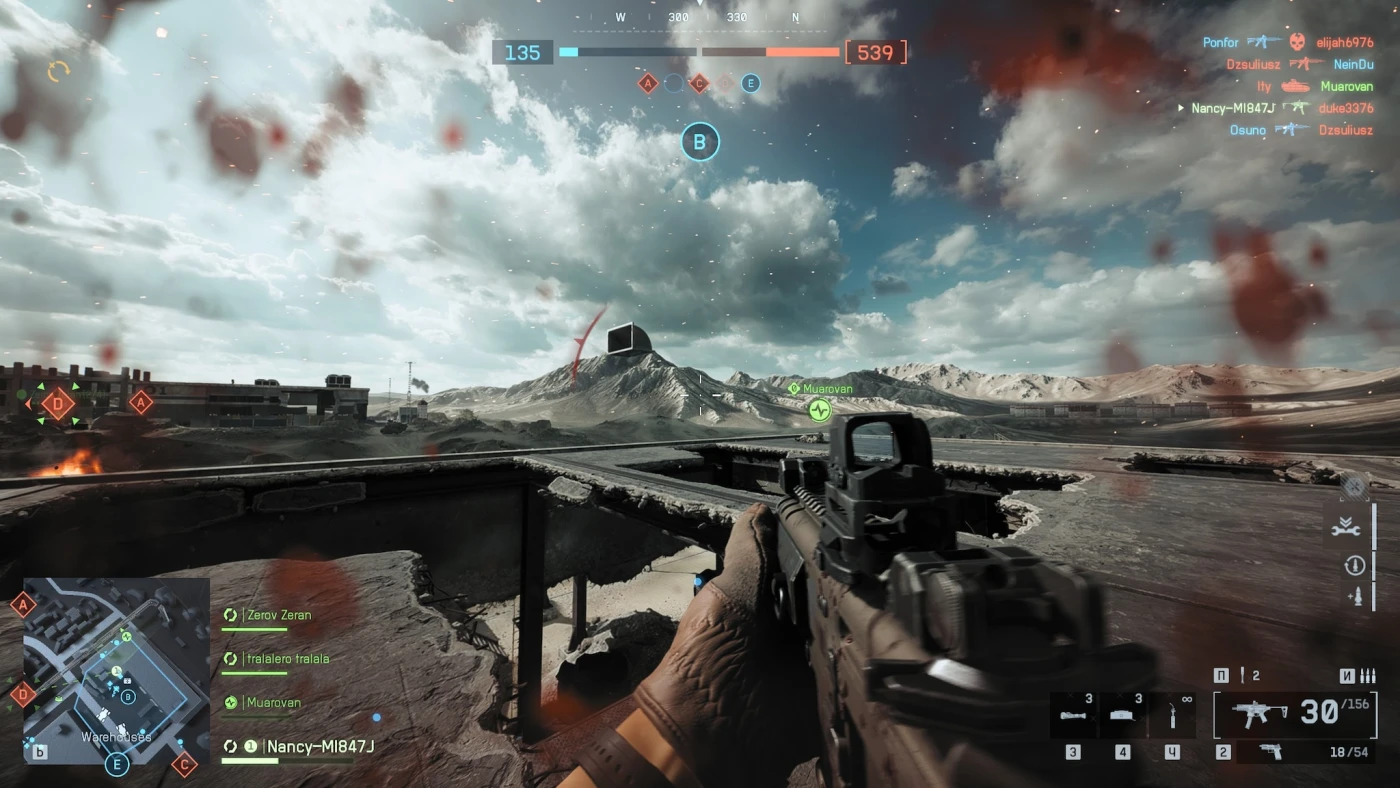Screen dimensions: 1400x788
Task: Select squad member Zerov Zeran
Action: (279, 616)
